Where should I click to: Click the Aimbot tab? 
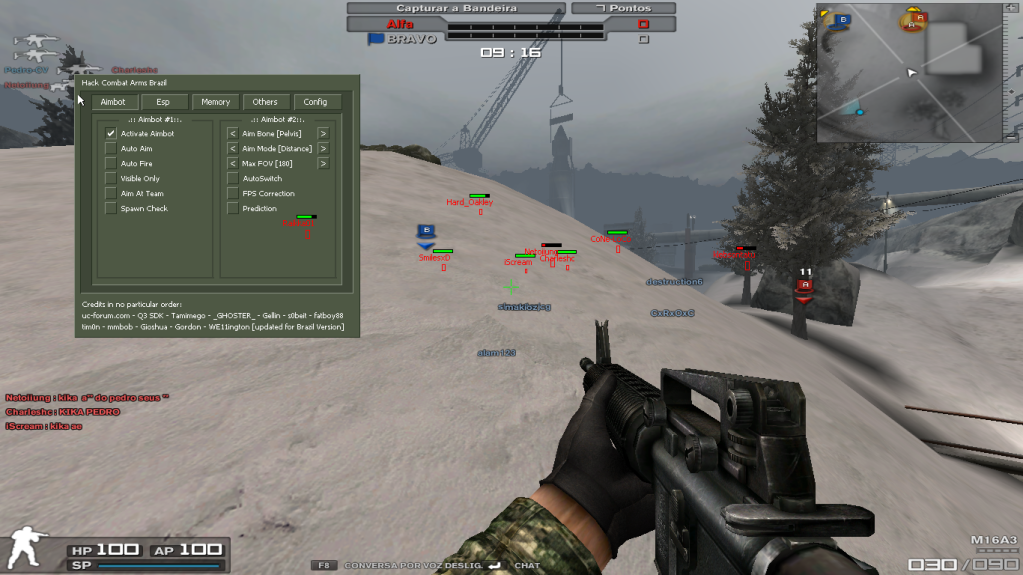(x=113, y=102)
